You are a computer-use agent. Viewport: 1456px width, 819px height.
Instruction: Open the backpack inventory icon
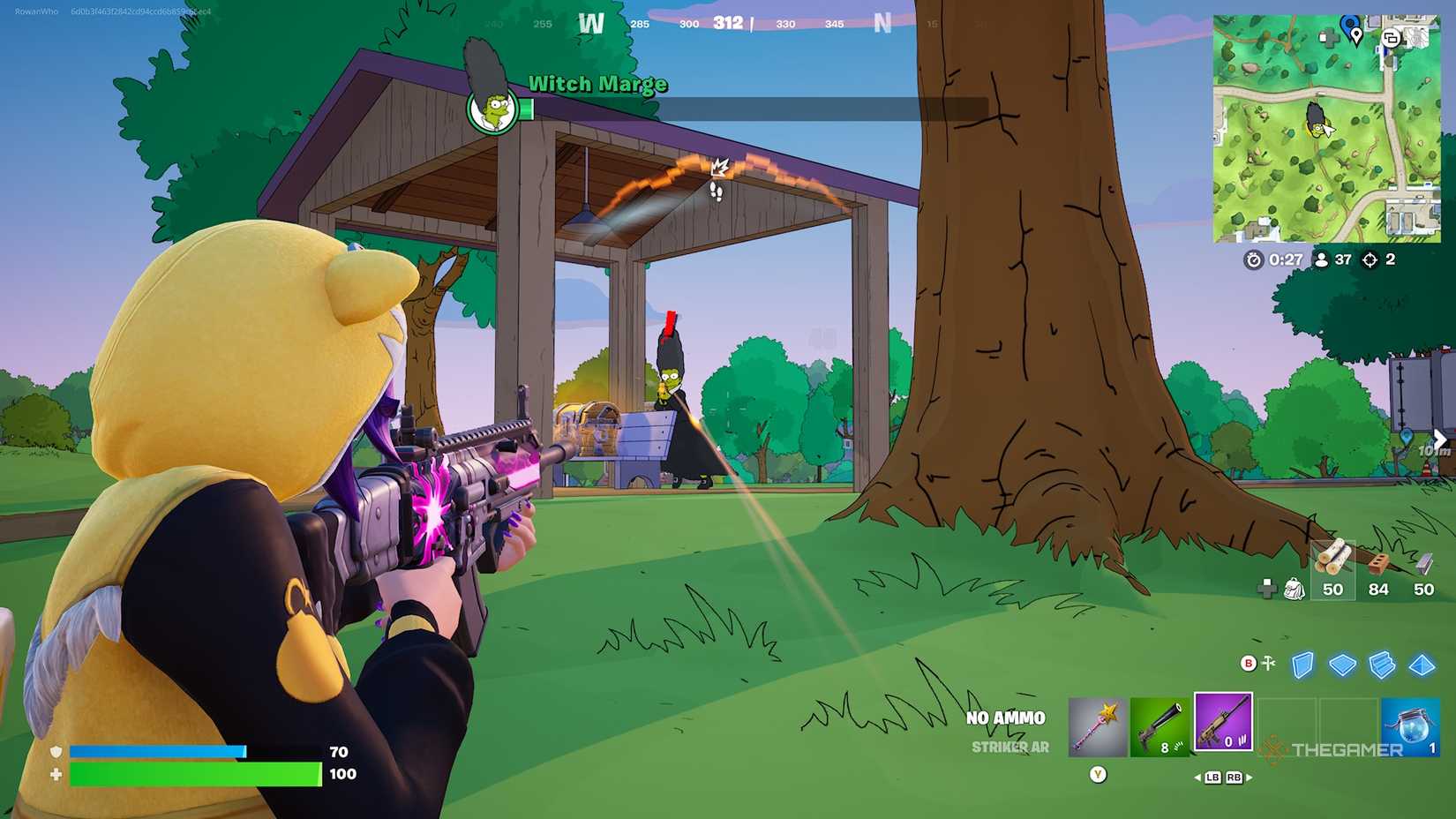point(1295,588)
